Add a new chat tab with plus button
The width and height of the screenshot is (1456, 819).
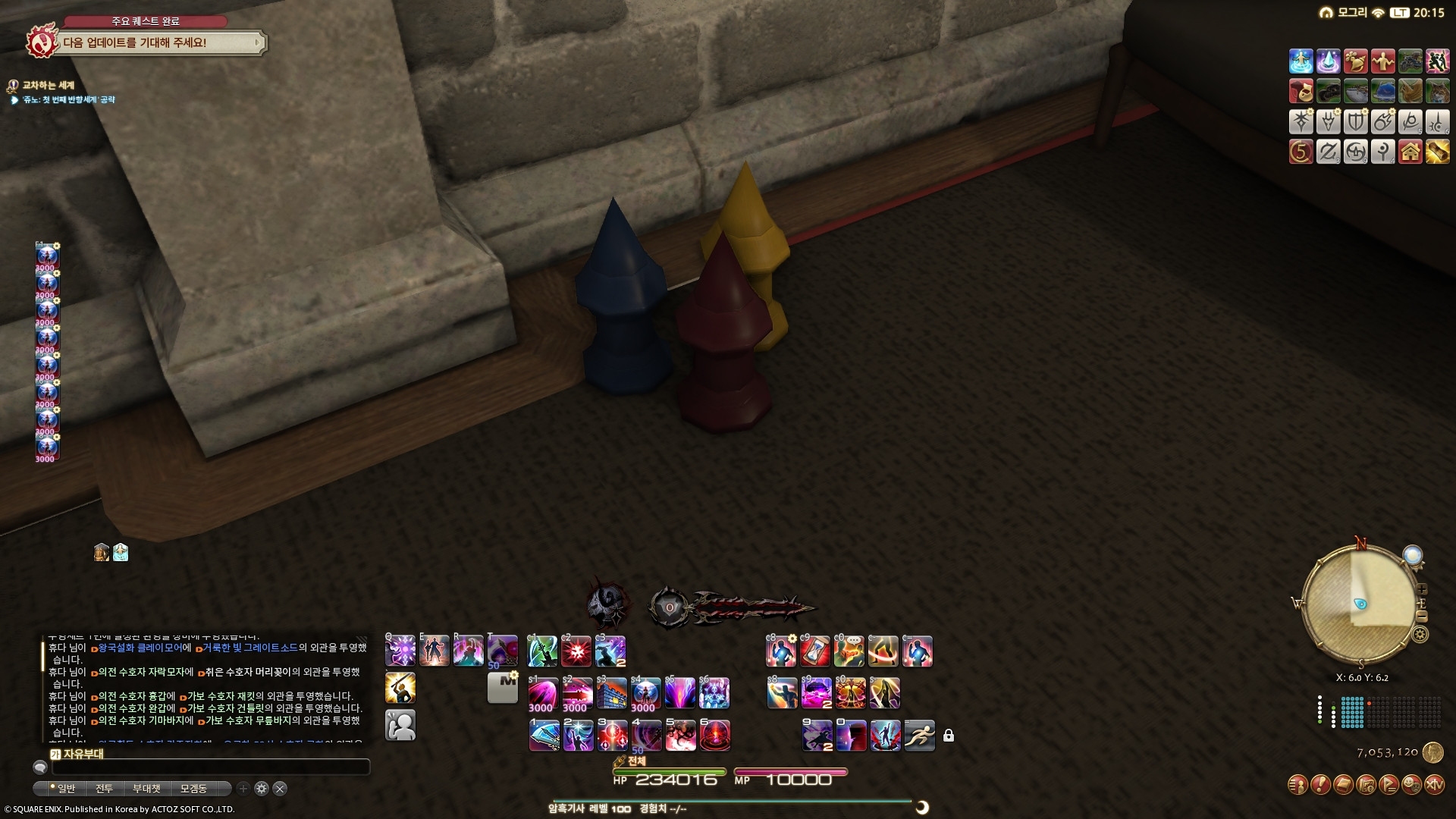point(243,789)
